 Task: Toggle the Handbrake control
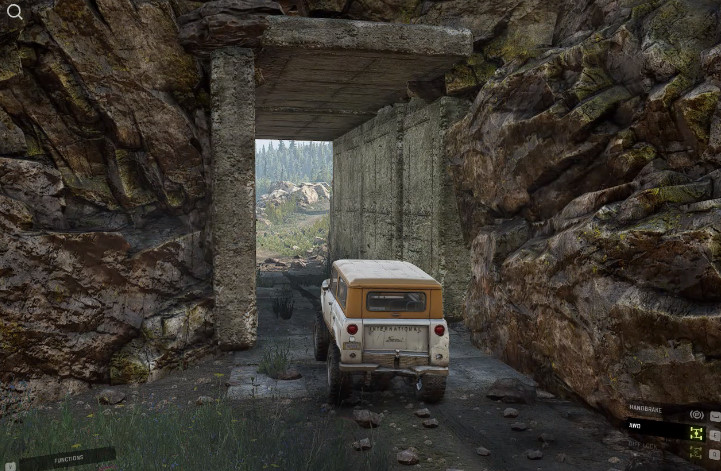[696, 414]
